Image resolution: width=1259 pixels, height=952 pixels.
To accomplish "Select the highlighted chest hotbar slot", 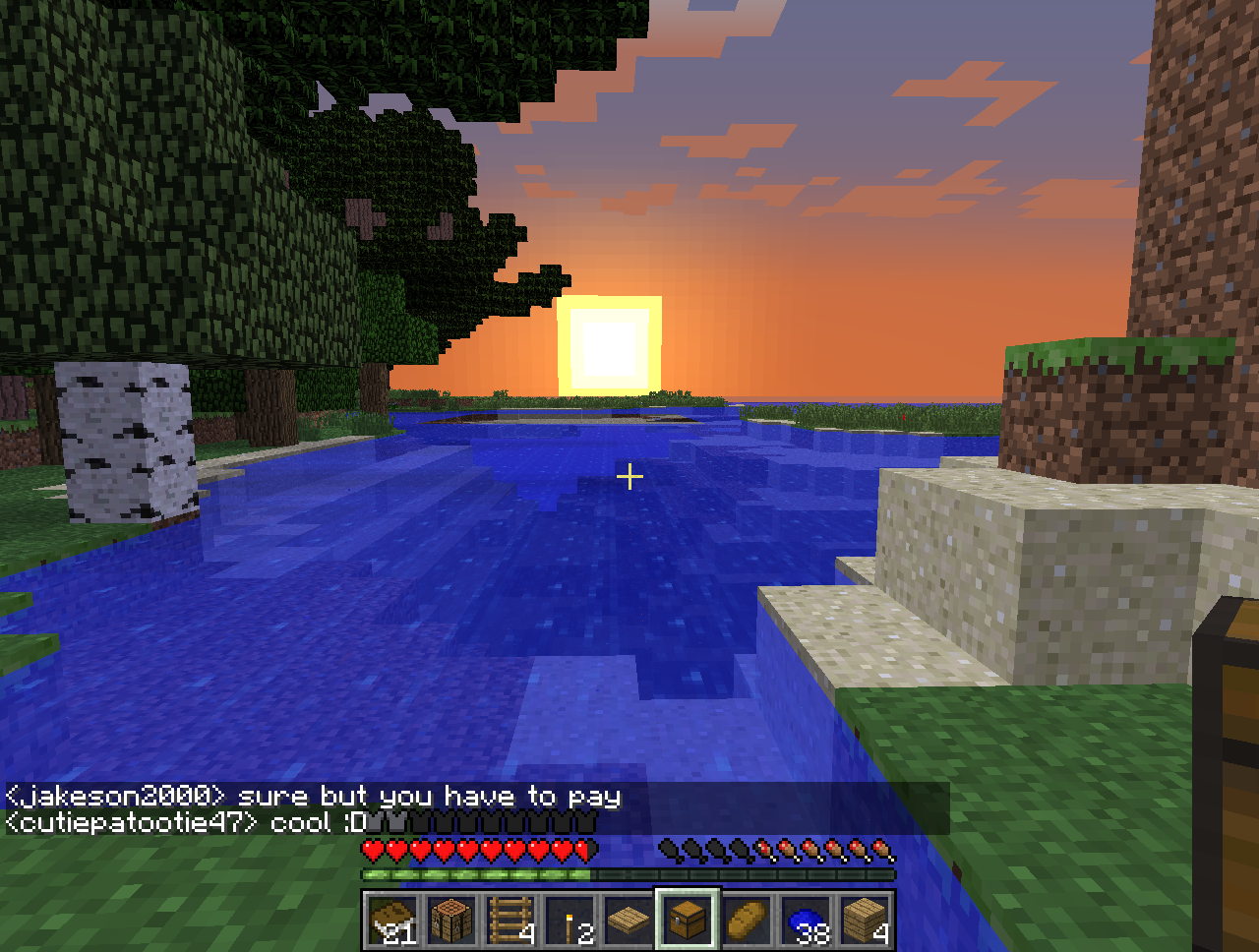I will (x=688, y=921).
